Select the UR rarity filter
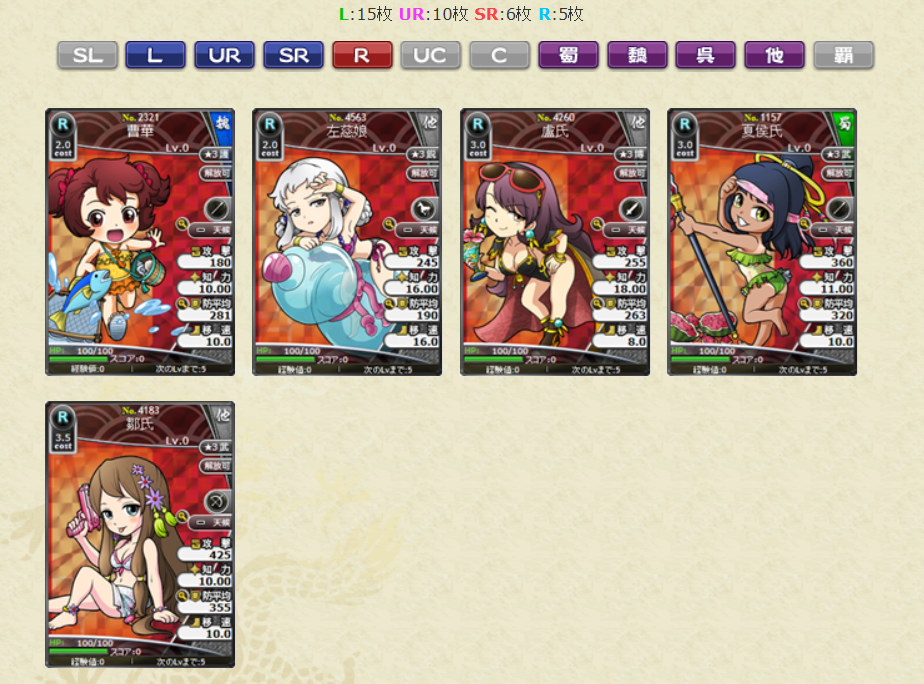 pos(224,55)
